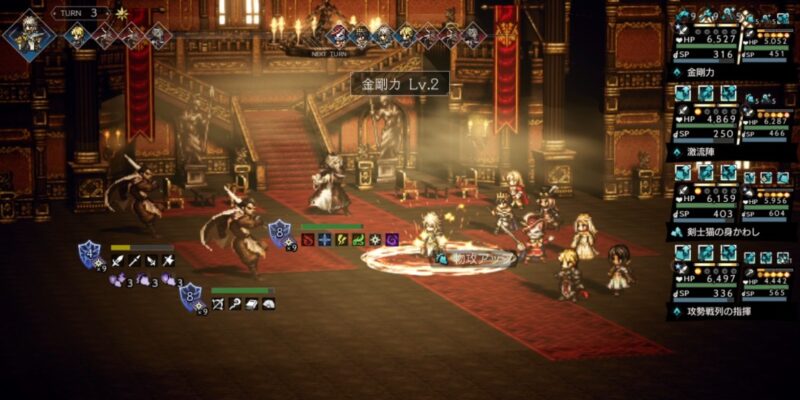Click the fire weakness icon
Screen dimensions: 800x400
click(307, 239)
